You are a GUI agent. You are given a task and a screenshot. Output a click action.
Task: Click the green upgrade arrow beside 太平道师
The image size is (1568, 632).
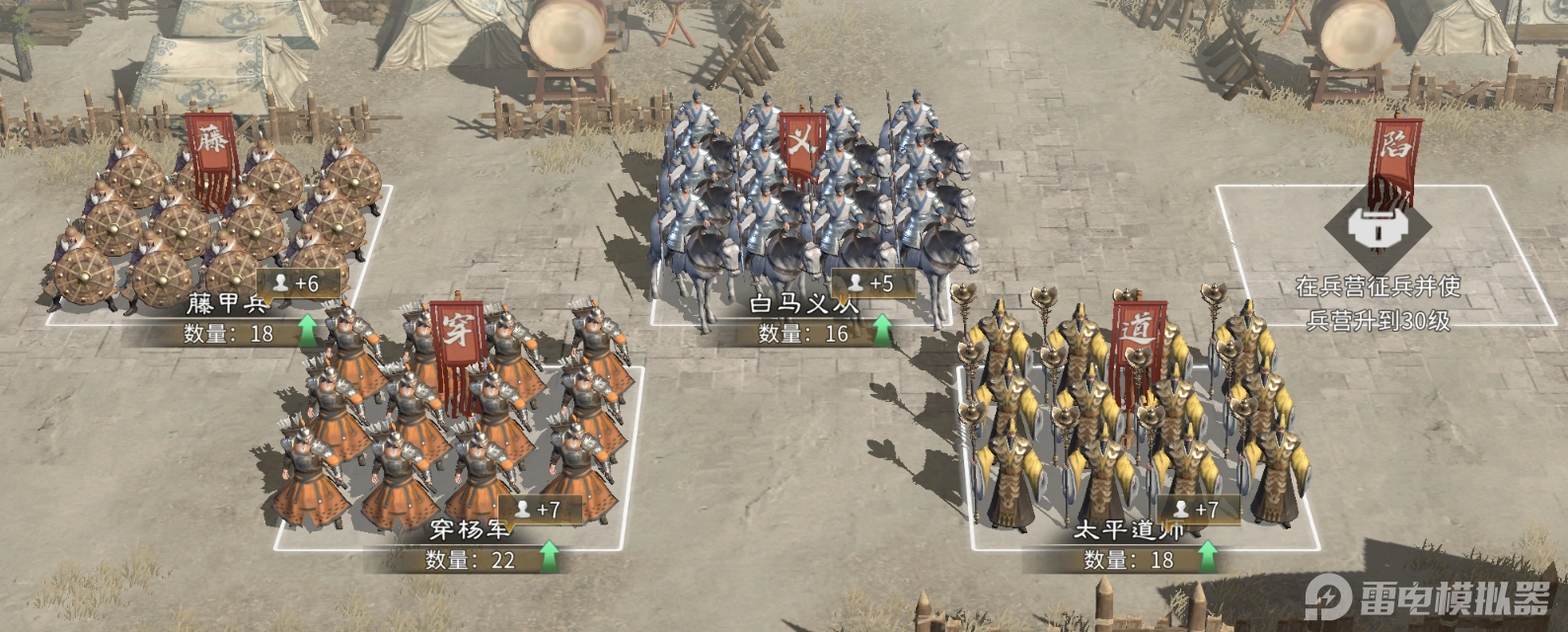1207,558
